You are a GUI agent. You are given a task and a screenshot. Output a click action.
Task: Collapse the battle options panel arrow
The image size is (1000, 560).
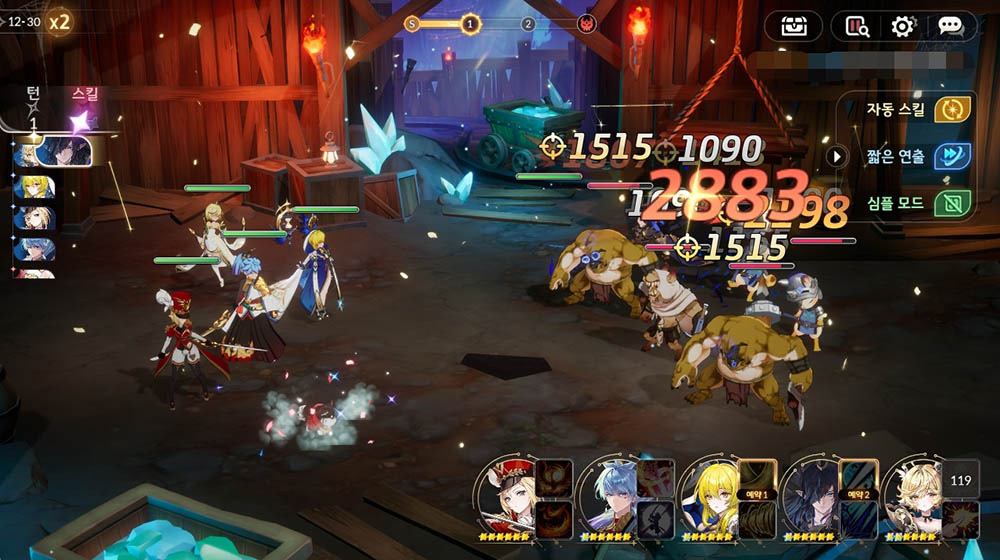[838, 156]
